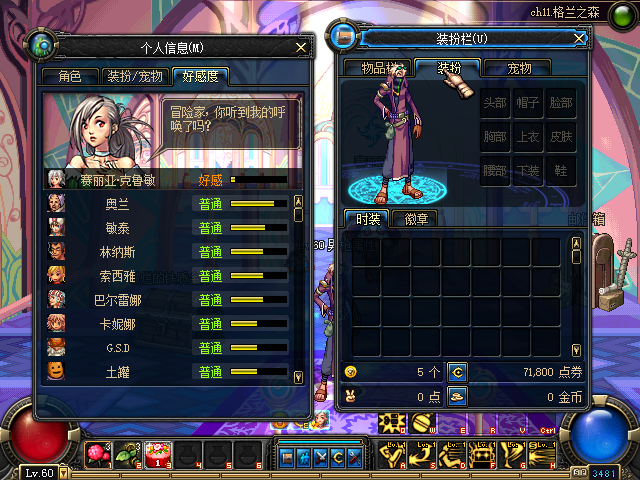Select the 鞋 shoes avatar slot
Screen dimensions: 640x480
pyautogui.click(x=559, y=170)
